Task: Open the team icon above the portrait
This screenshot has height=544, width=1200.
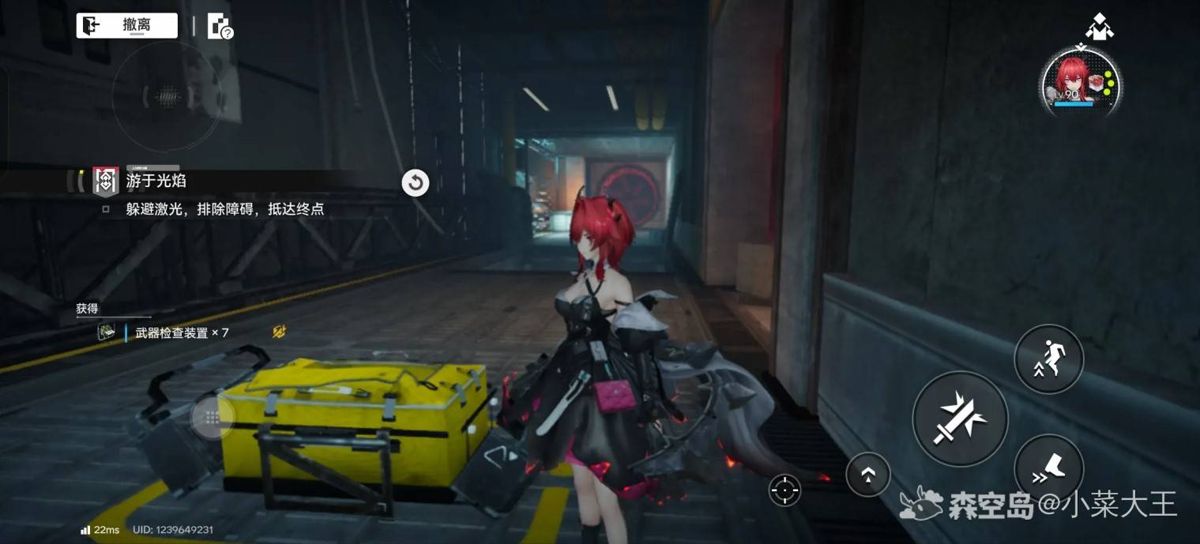Action: click(x=1099, y=26)
